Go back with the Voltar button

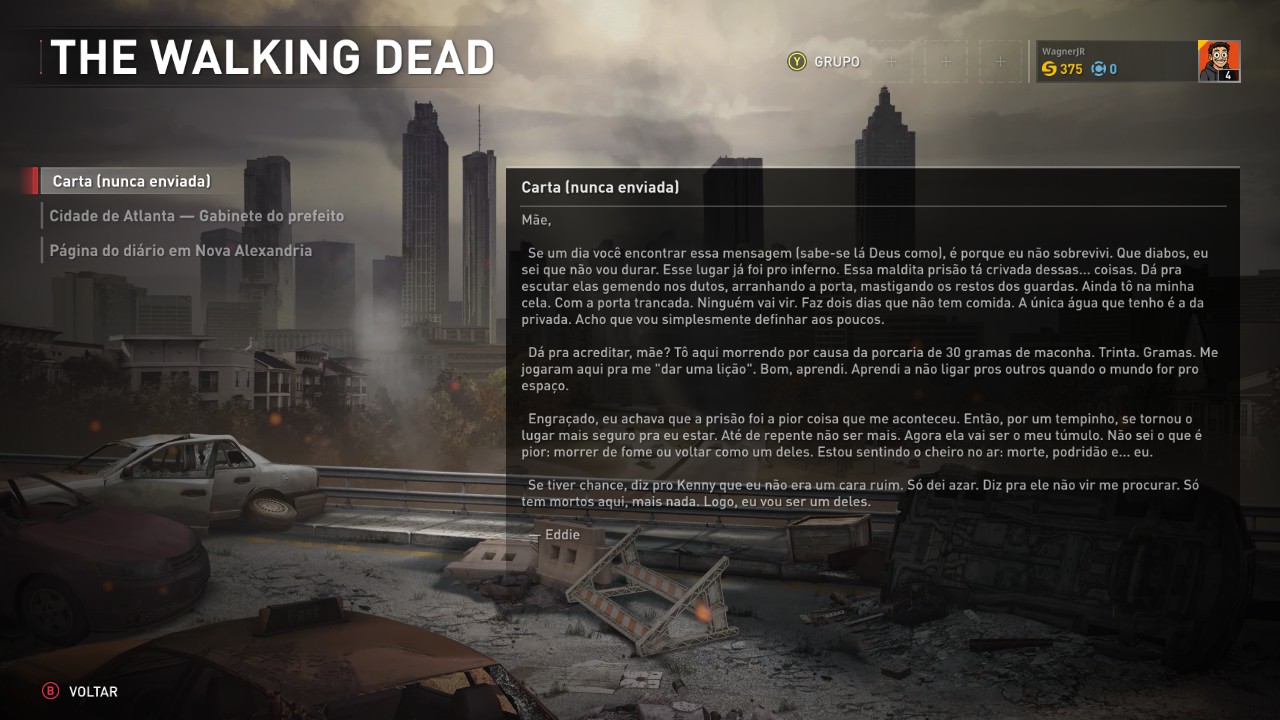click(80, 692)
